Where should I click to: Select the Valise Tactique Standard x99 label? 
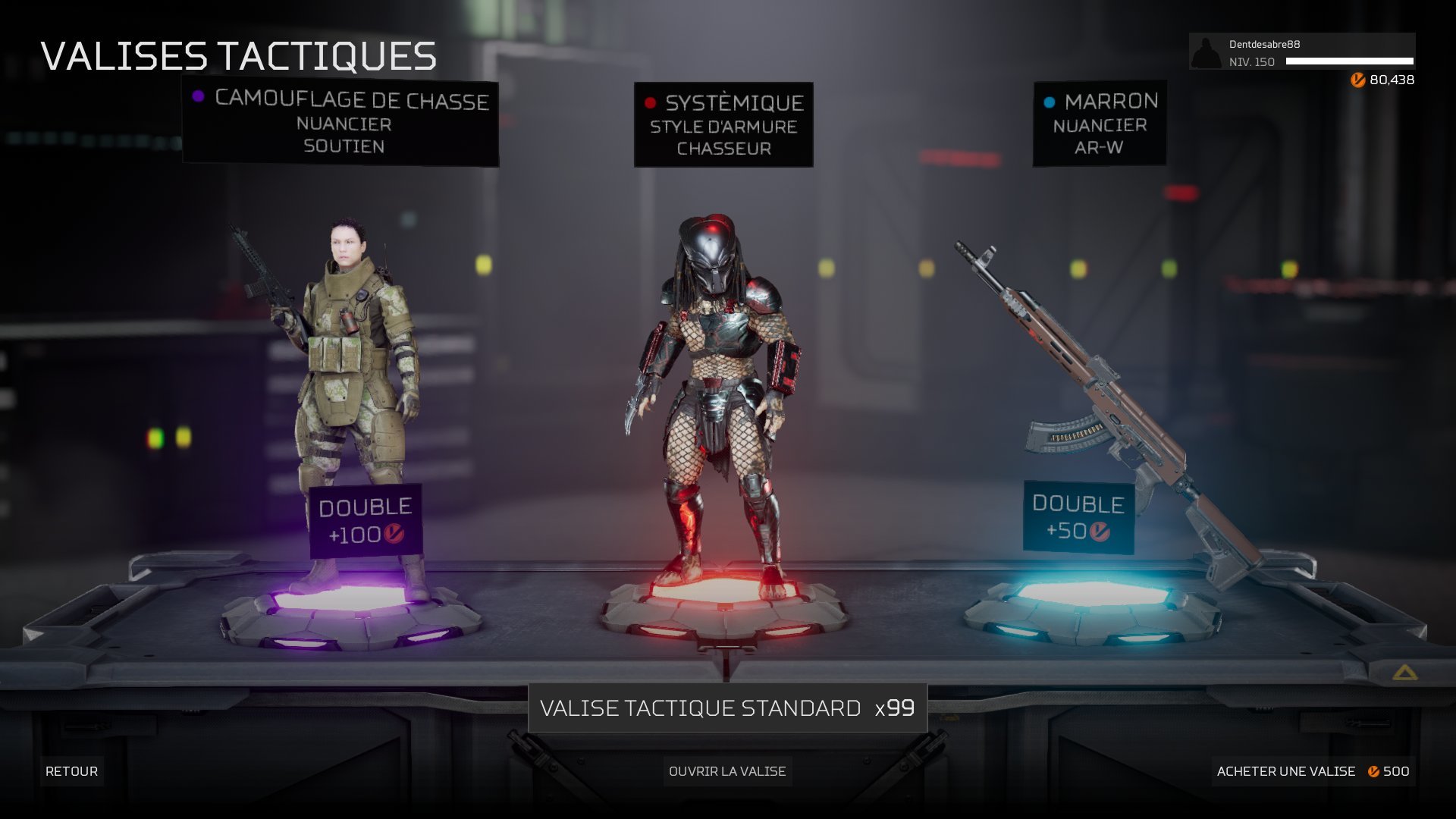point(727,708)
